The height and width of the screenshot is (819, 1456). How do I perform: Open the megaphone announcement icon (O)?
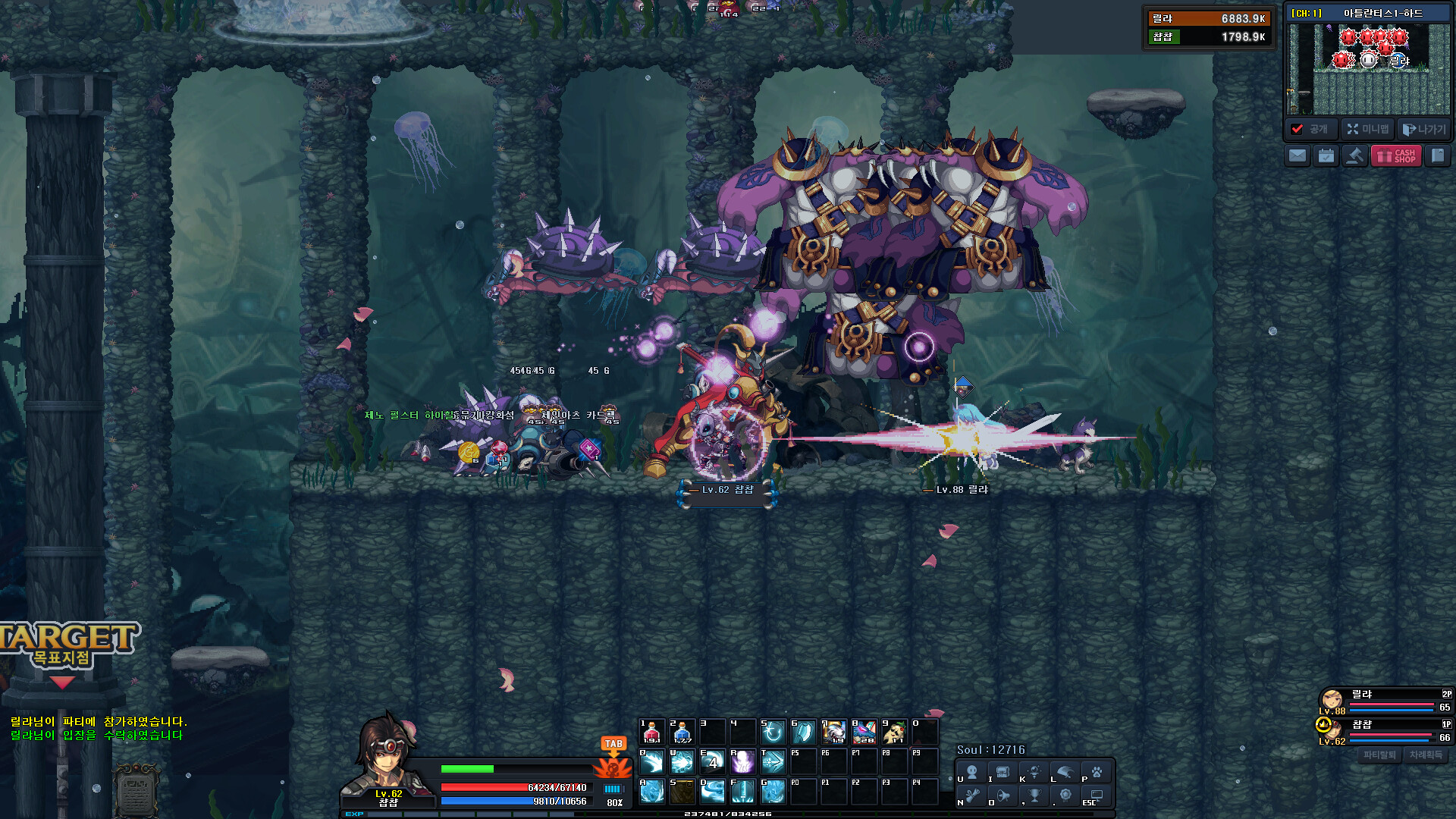click(1003, 796)
